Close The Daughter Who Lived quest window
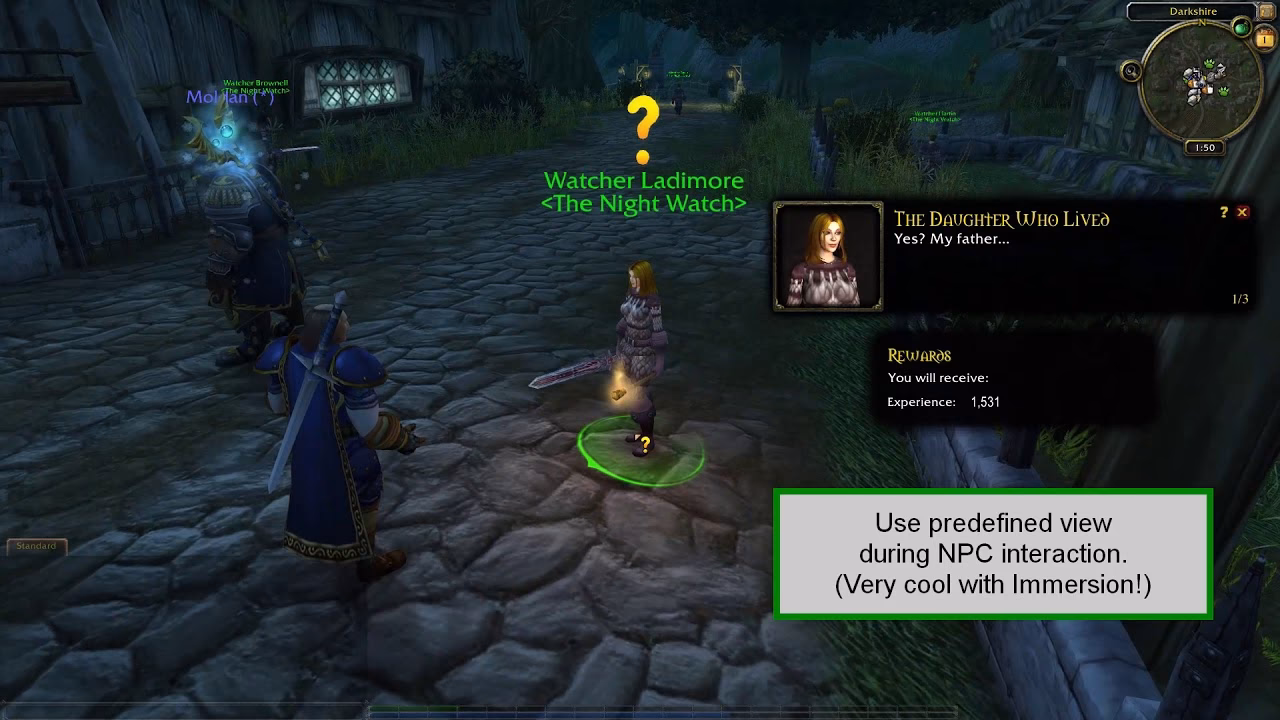1280x720 pixels. pos(1242,212)
